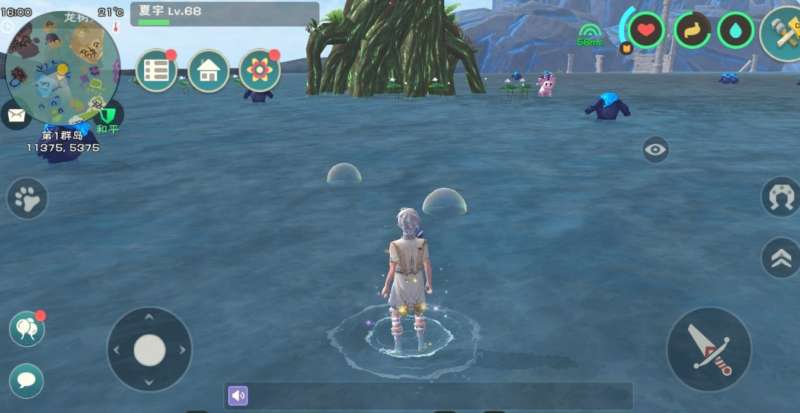The height and width of the screenshot is (413, 800).
Task: Select the red heart health status icon
Action: (x=646, y=30)
